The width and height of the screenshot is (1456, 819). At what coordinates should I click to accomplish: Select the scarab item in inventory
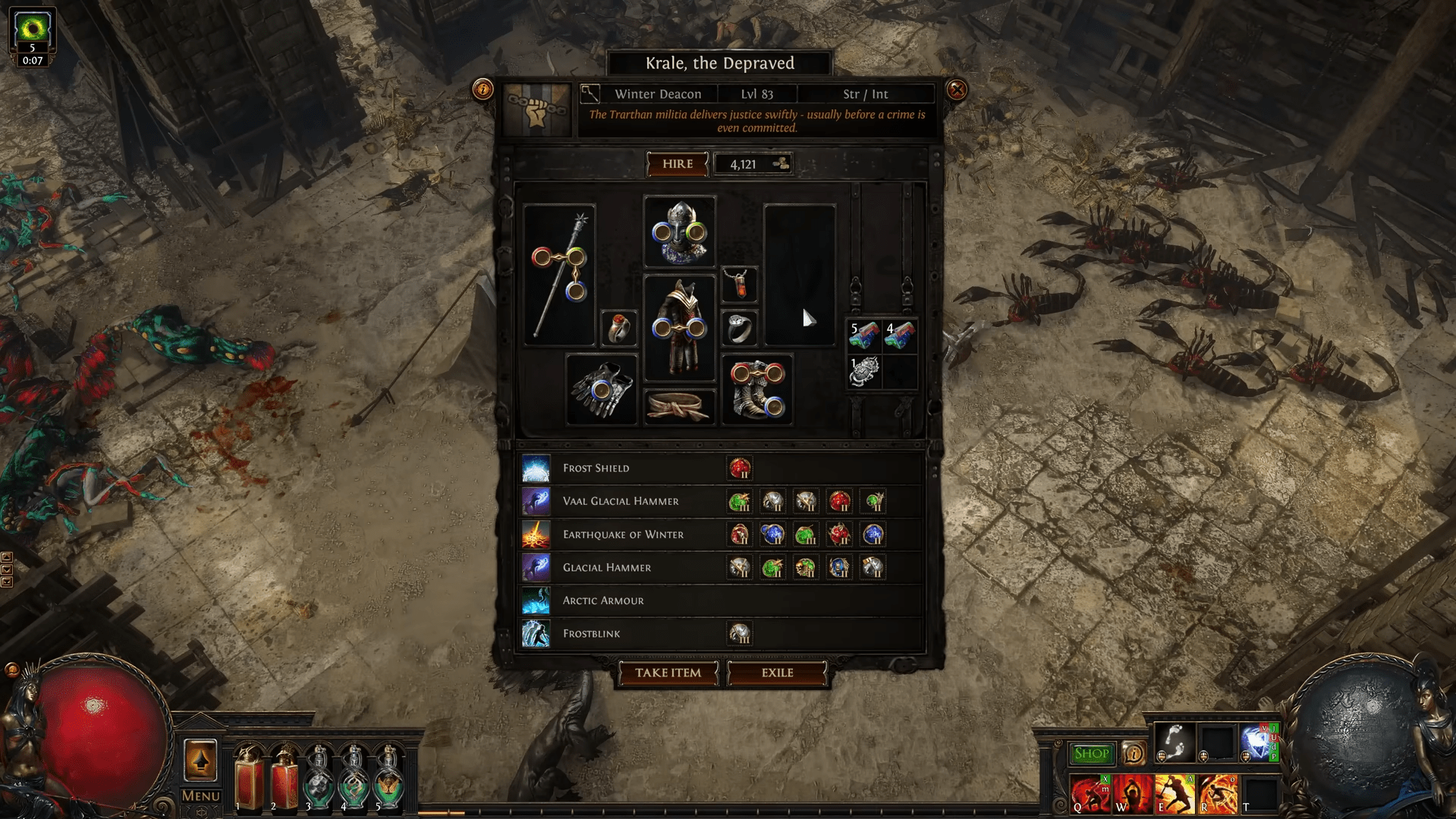click(863, 372)
